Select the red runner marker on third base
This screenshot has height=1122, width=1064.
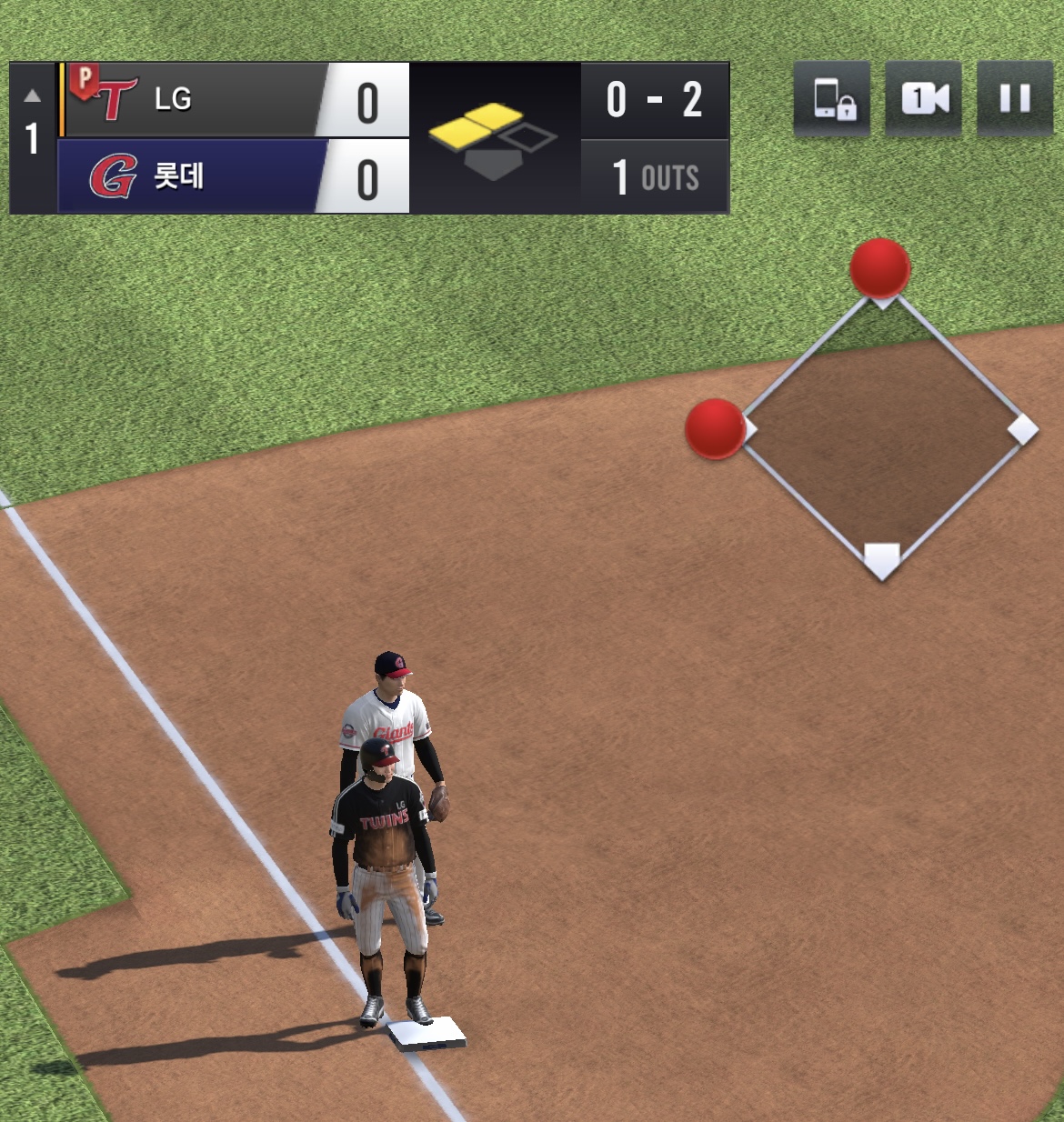pyautogui.click(x=715, y=428)
